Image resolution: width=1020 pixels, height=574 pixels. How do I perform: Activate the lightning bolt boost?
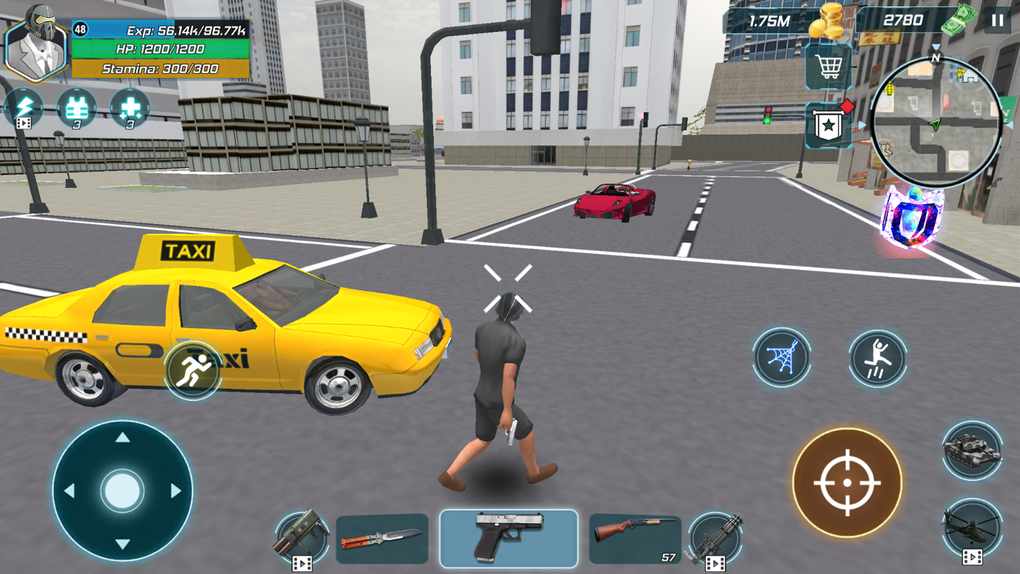[x=23, y=107]
